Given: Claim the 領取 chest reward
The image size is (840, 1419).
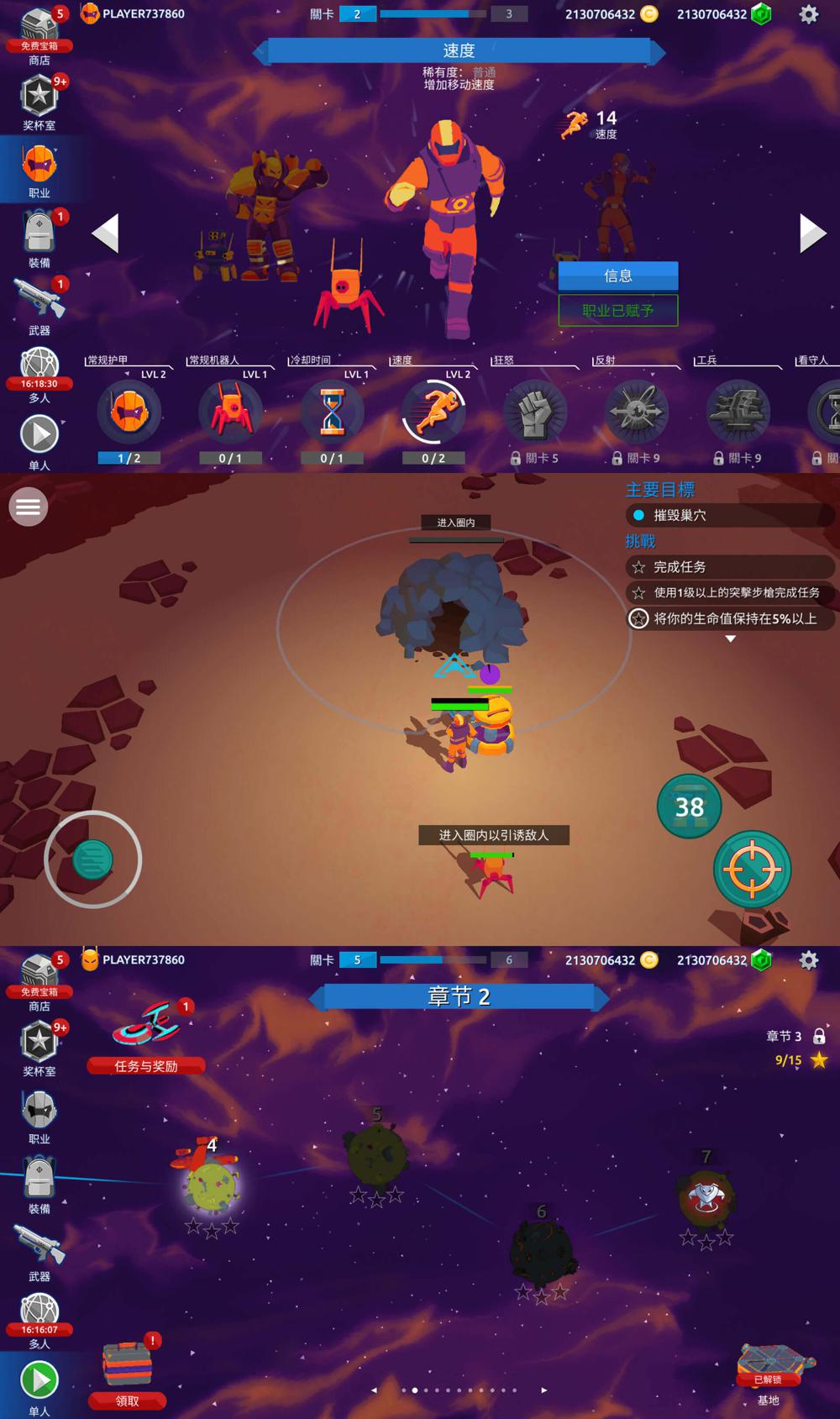Looking at the screenshot, I should pos(128,1372).
